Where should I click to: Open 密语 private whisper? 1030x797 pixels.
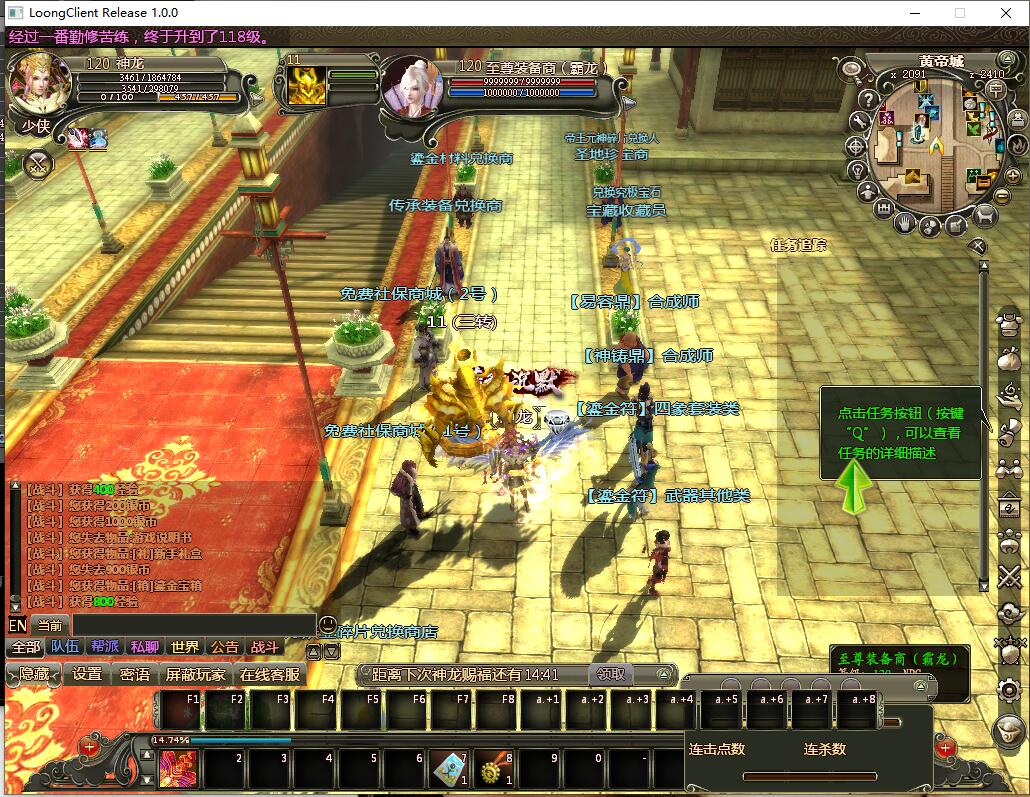135,674
